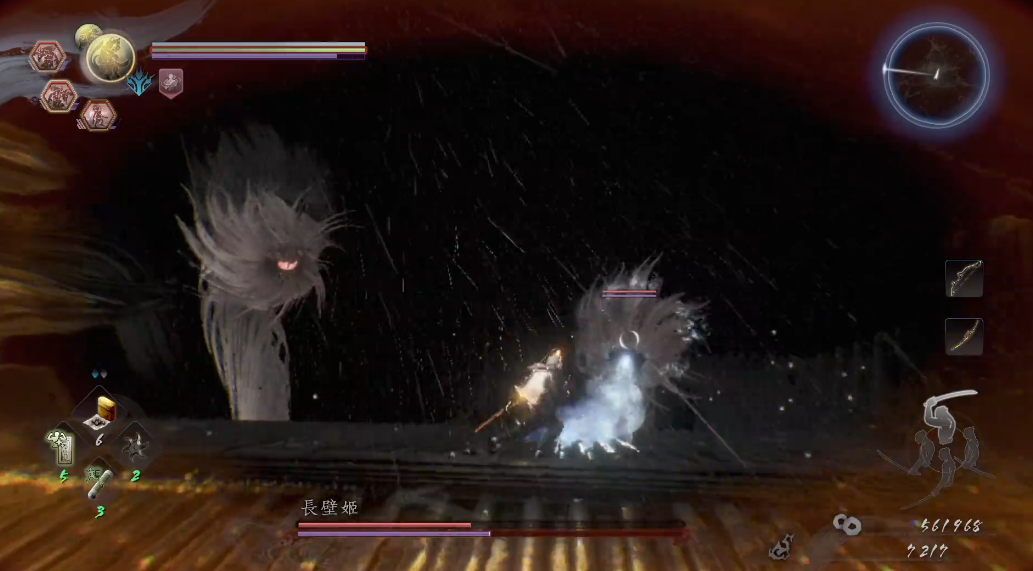1033x571 pixels.
Task: Select the curved blade weapon slot
Action: coord(964,337)
